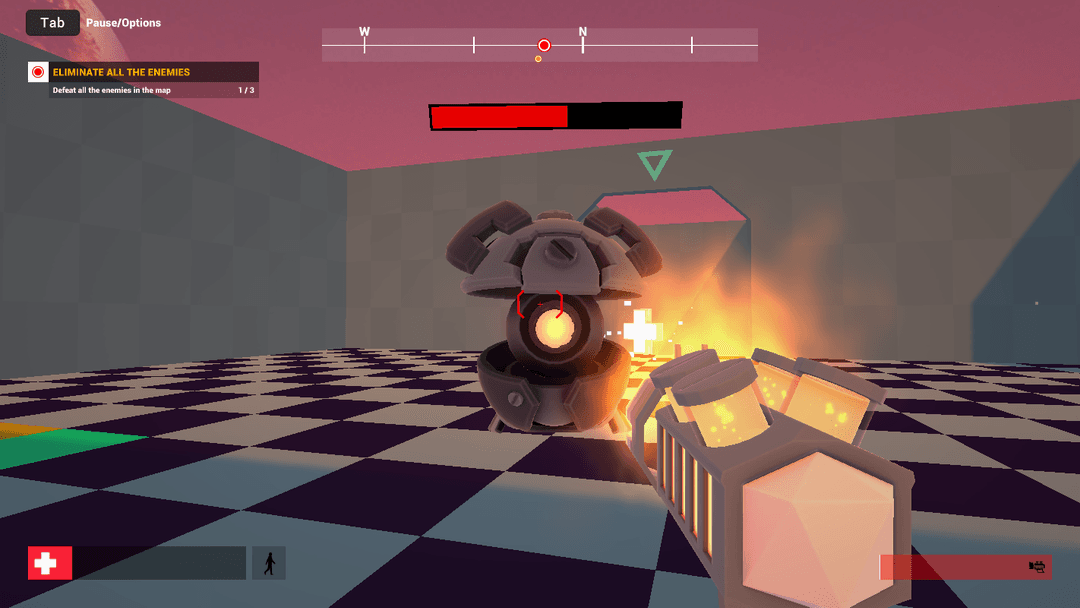This screenshot has width=1080, height=608.
Task: Select the weapon icon on the ammo bar
Action: tap(1037, 567)
